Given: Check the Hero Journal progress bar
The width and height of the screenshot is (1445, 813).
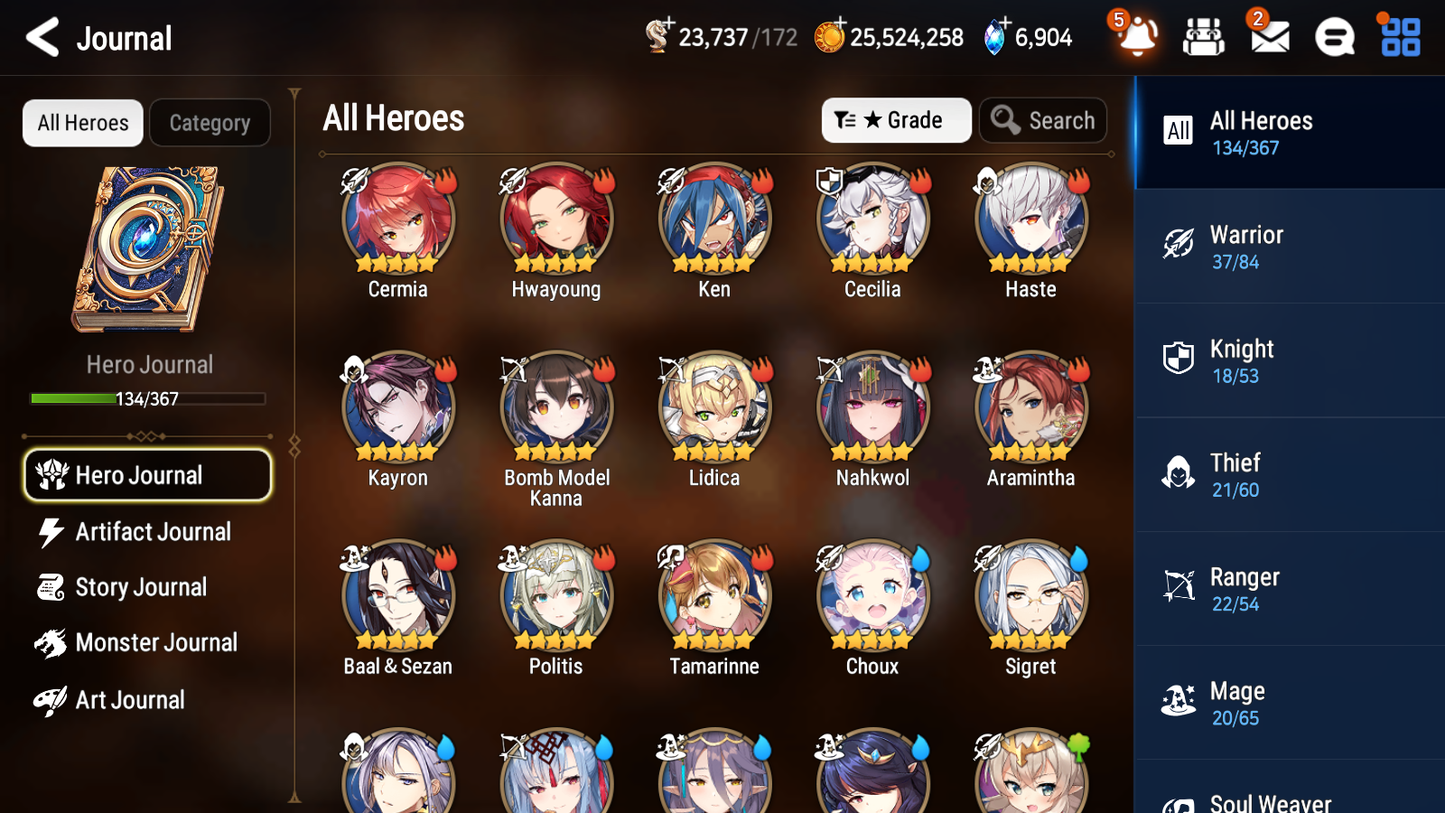Looking at the screenshot, I should point(149,398).
